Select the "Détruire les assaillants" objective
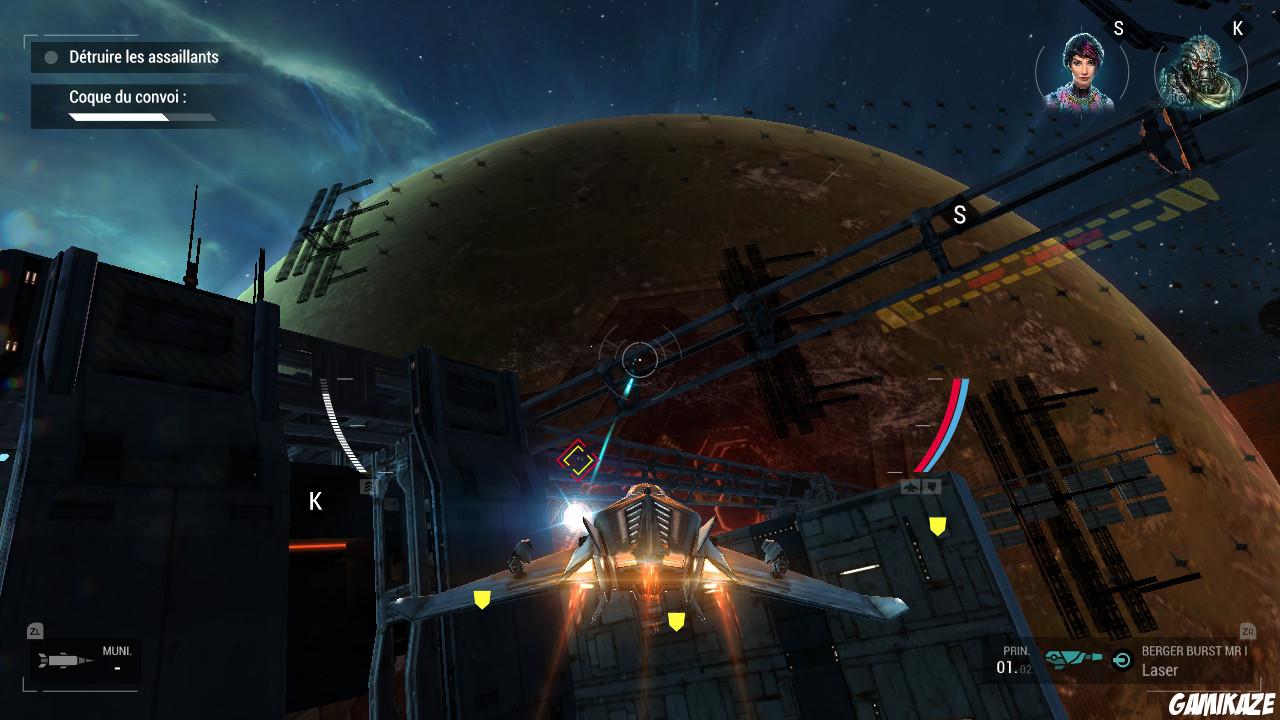 click(x=143, y=57)
